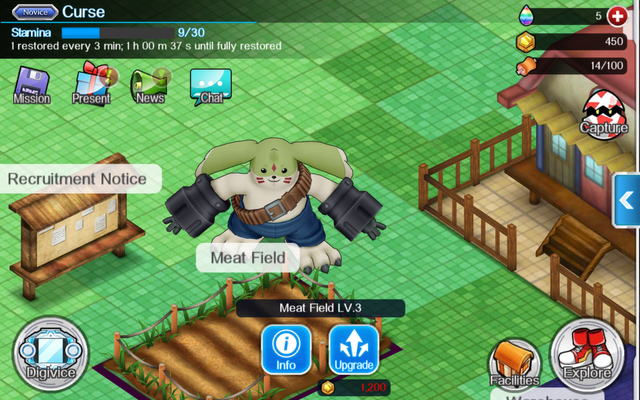
Task: Upgrade the Meat Field
Action: click(x=354, y=349)
